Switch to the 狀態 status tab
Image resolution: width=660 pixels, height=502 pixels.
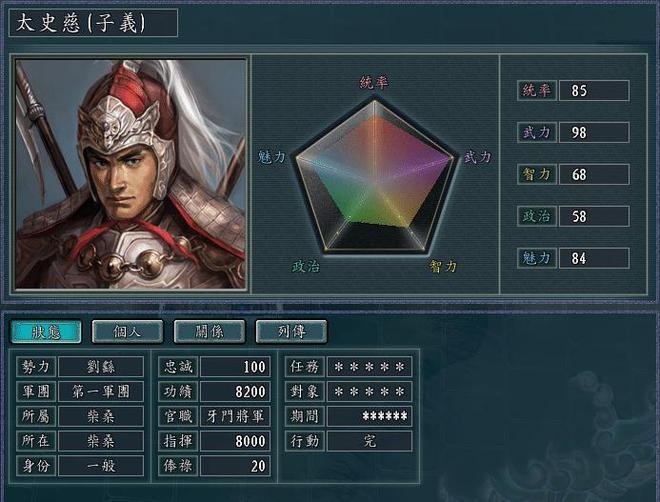(46, 332)
